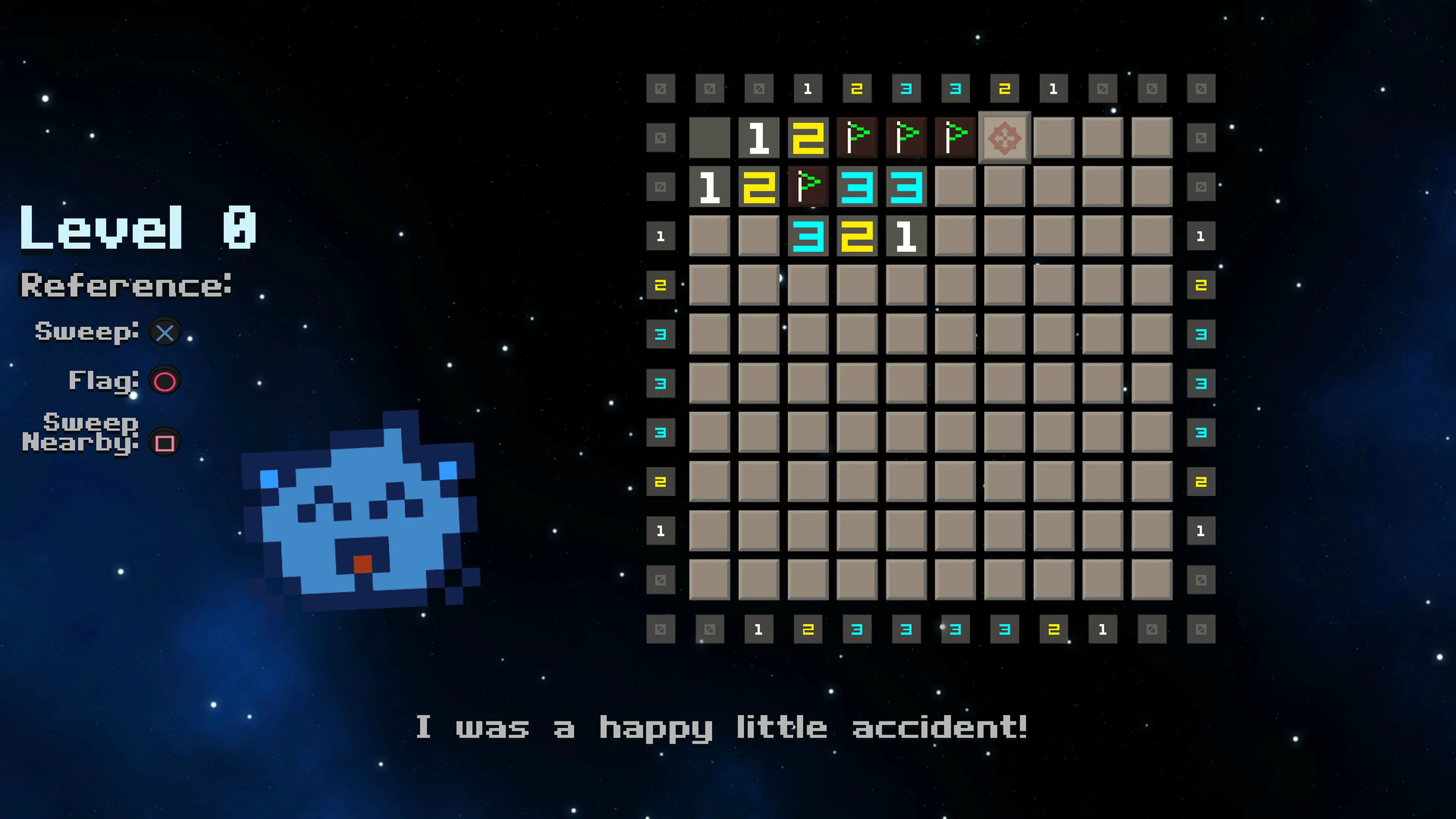Toggle a flag on the cell right of the crosshair
Viewport: 1456px width, 819px height.
click(x=1054, y=137)
